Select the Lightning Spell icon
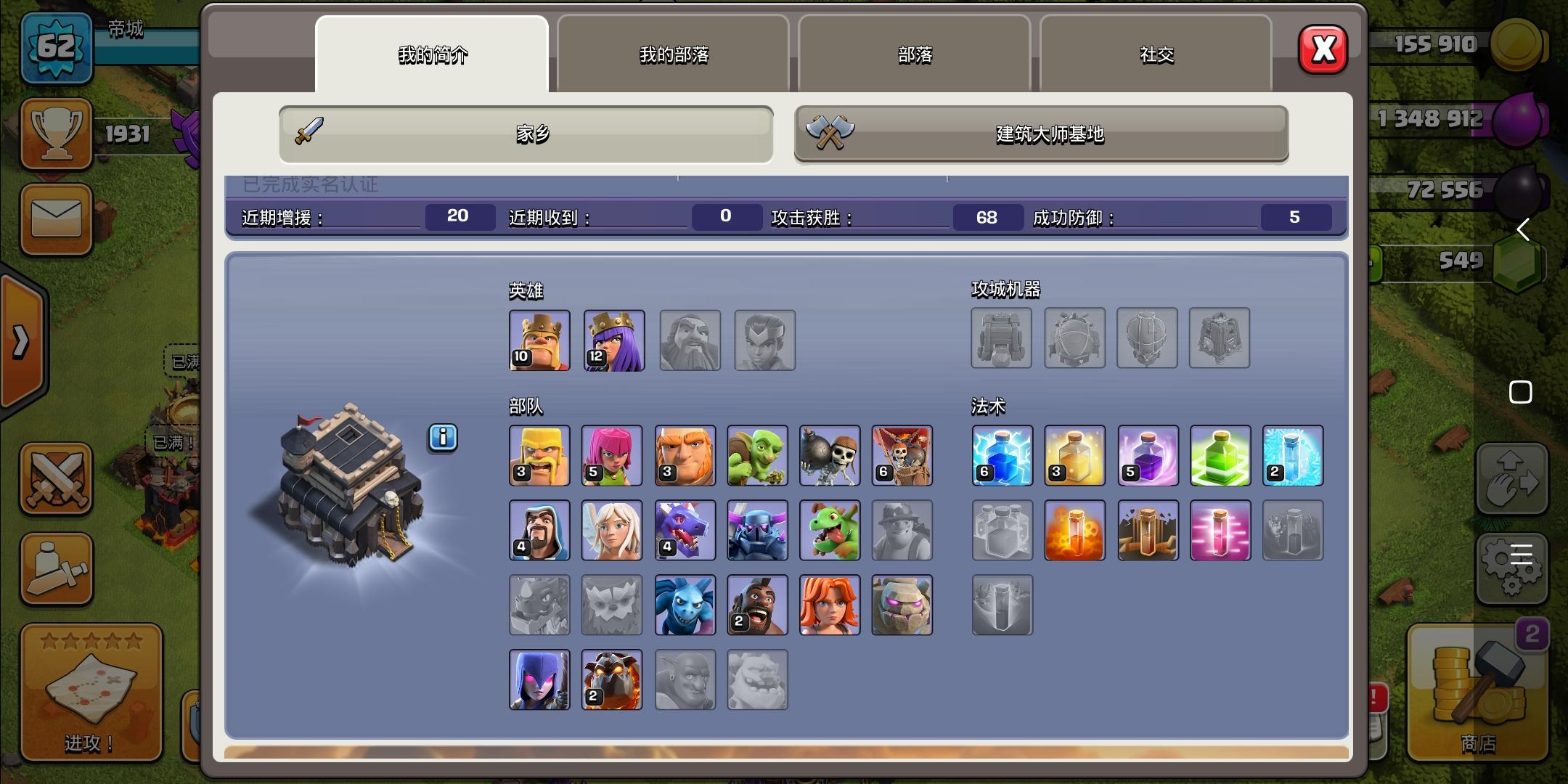Screen dimensions: 1568x784 point(1003,456)
